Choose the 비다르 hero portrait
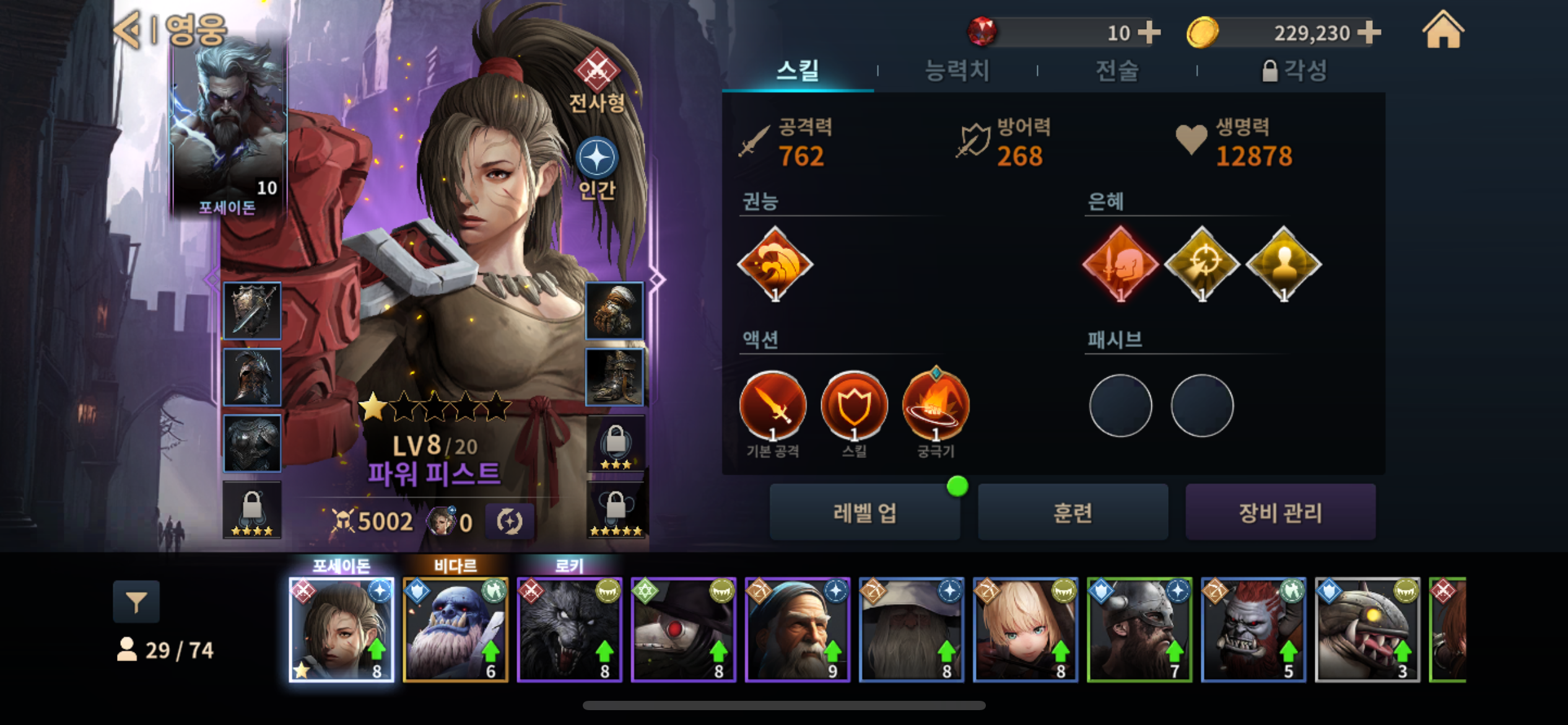Viewport: 1568px width, 725px height. [x=455, y=629]
